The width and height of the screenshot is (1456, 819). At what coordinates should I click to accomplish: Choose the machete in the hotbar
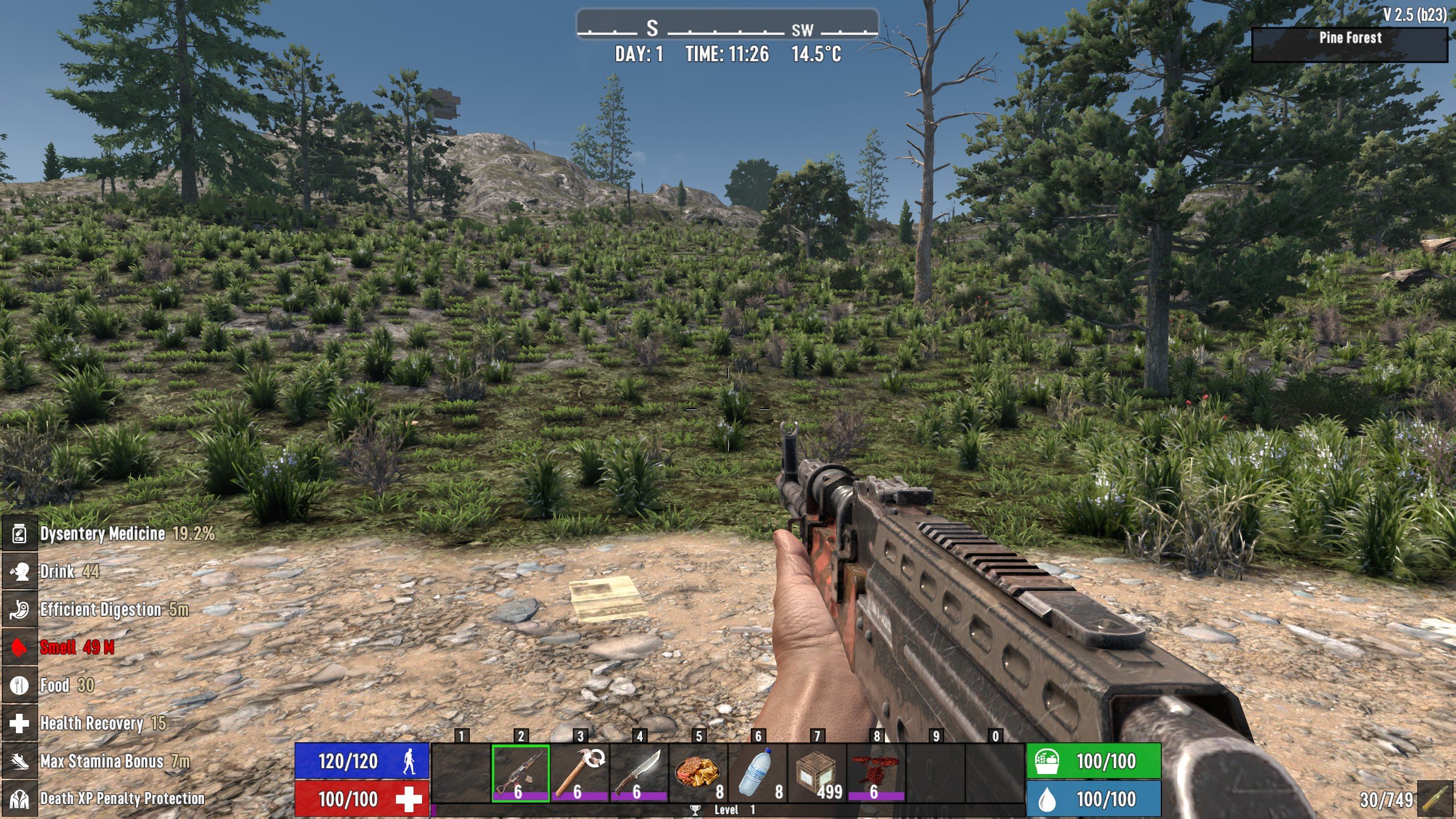pyautogui.click(x=639, y=773)
